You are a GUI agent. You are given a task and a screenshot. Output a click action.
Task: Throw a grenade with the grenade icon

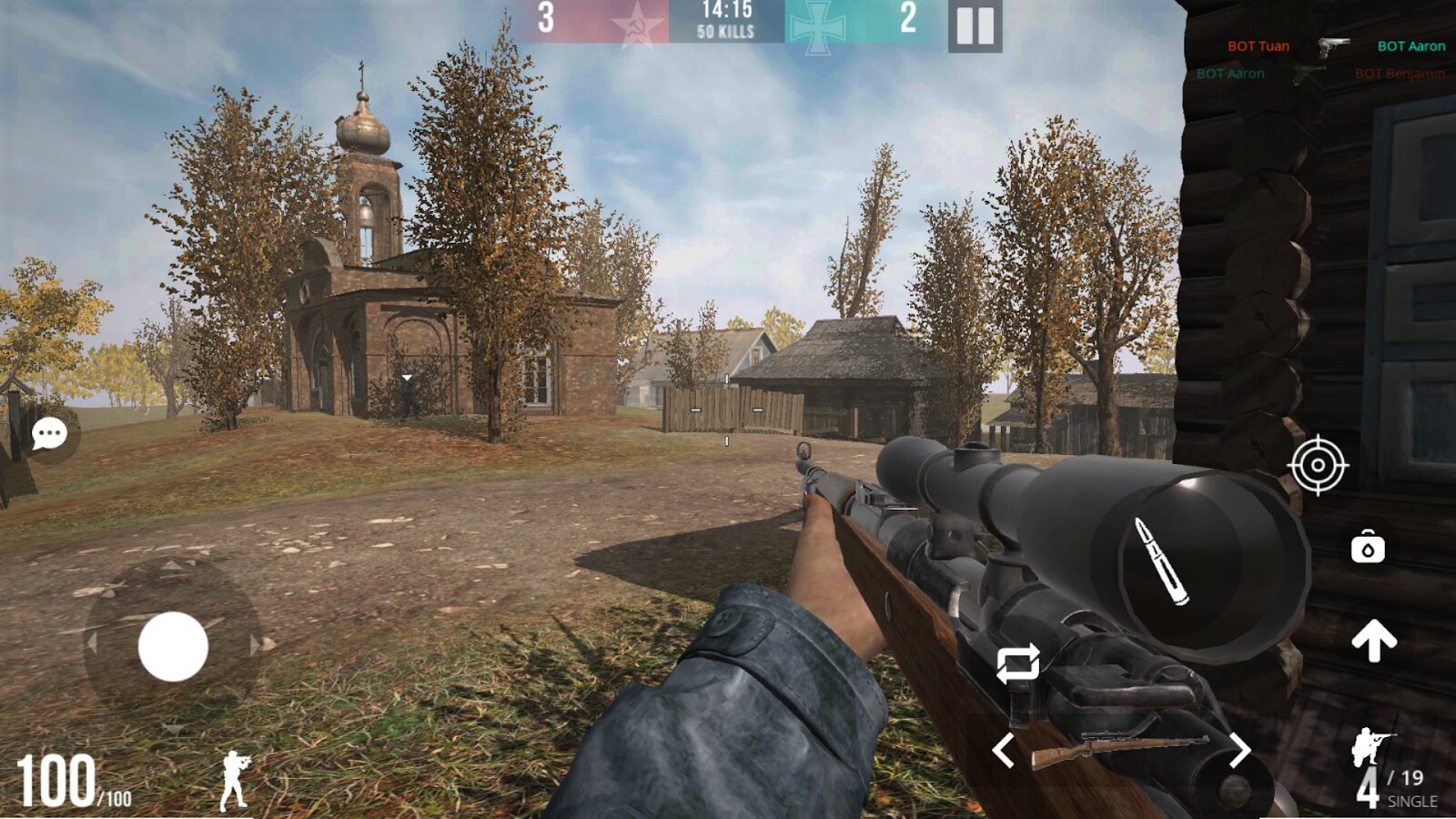[x=1368, y=546]
